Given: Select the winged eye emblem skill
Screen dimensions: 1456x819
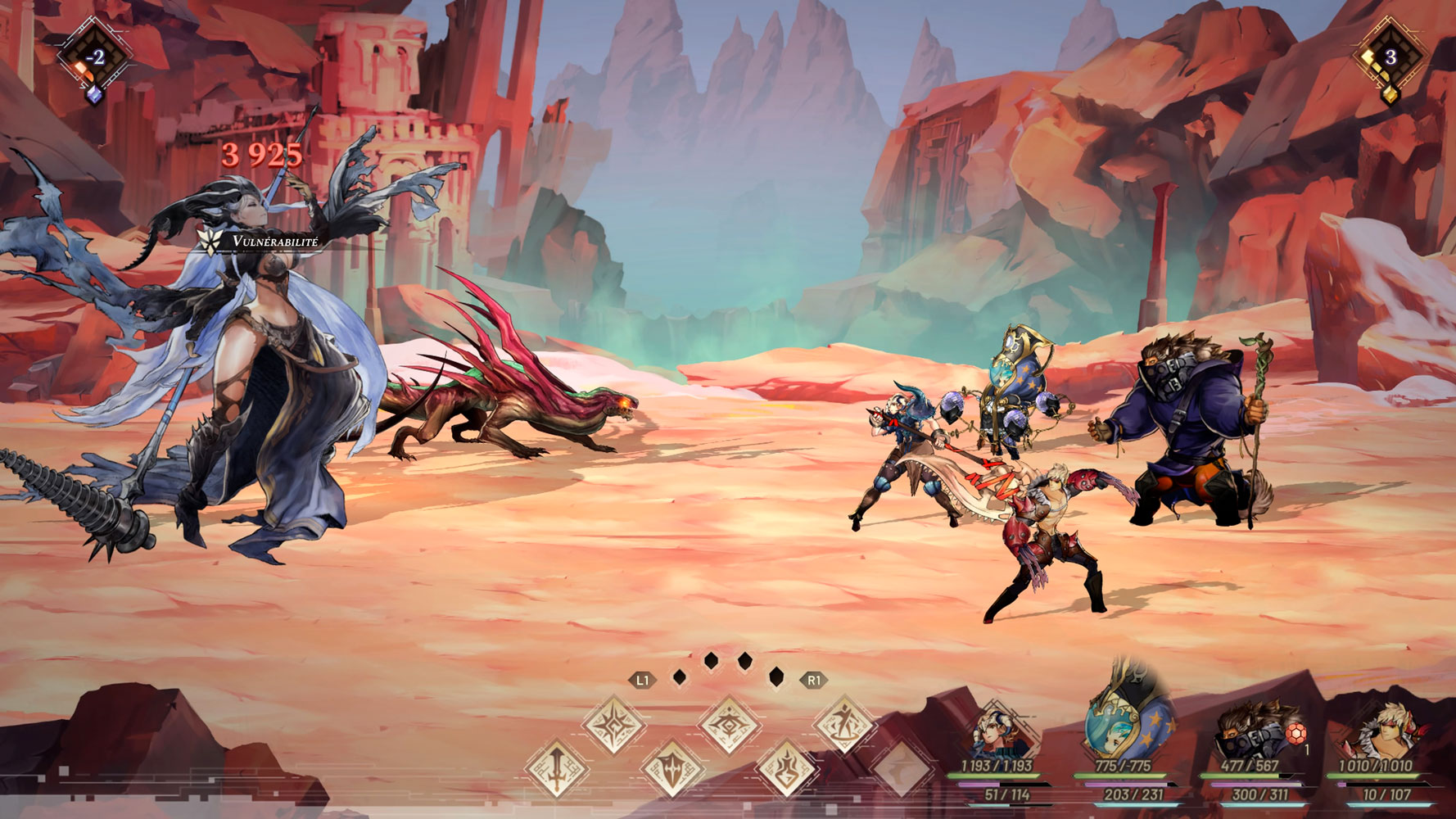Looking at the screenshot, I should tap(729, 725).
